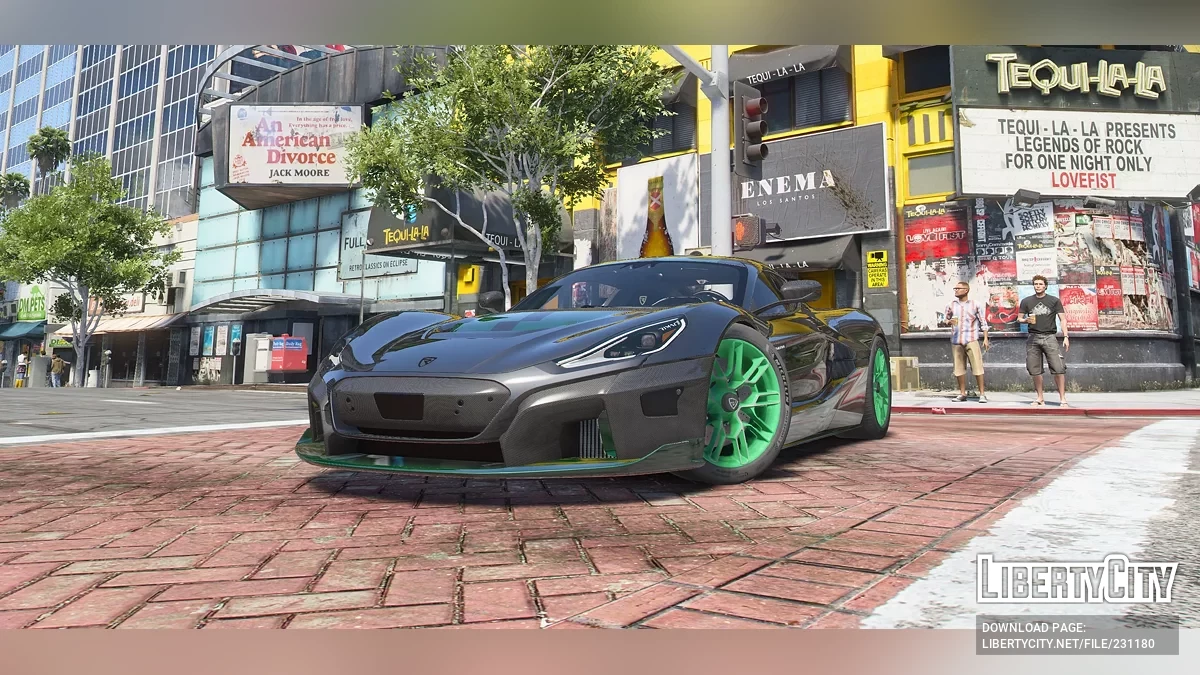Click the LibertyCity logo watermark

(x=1076, y=580)
